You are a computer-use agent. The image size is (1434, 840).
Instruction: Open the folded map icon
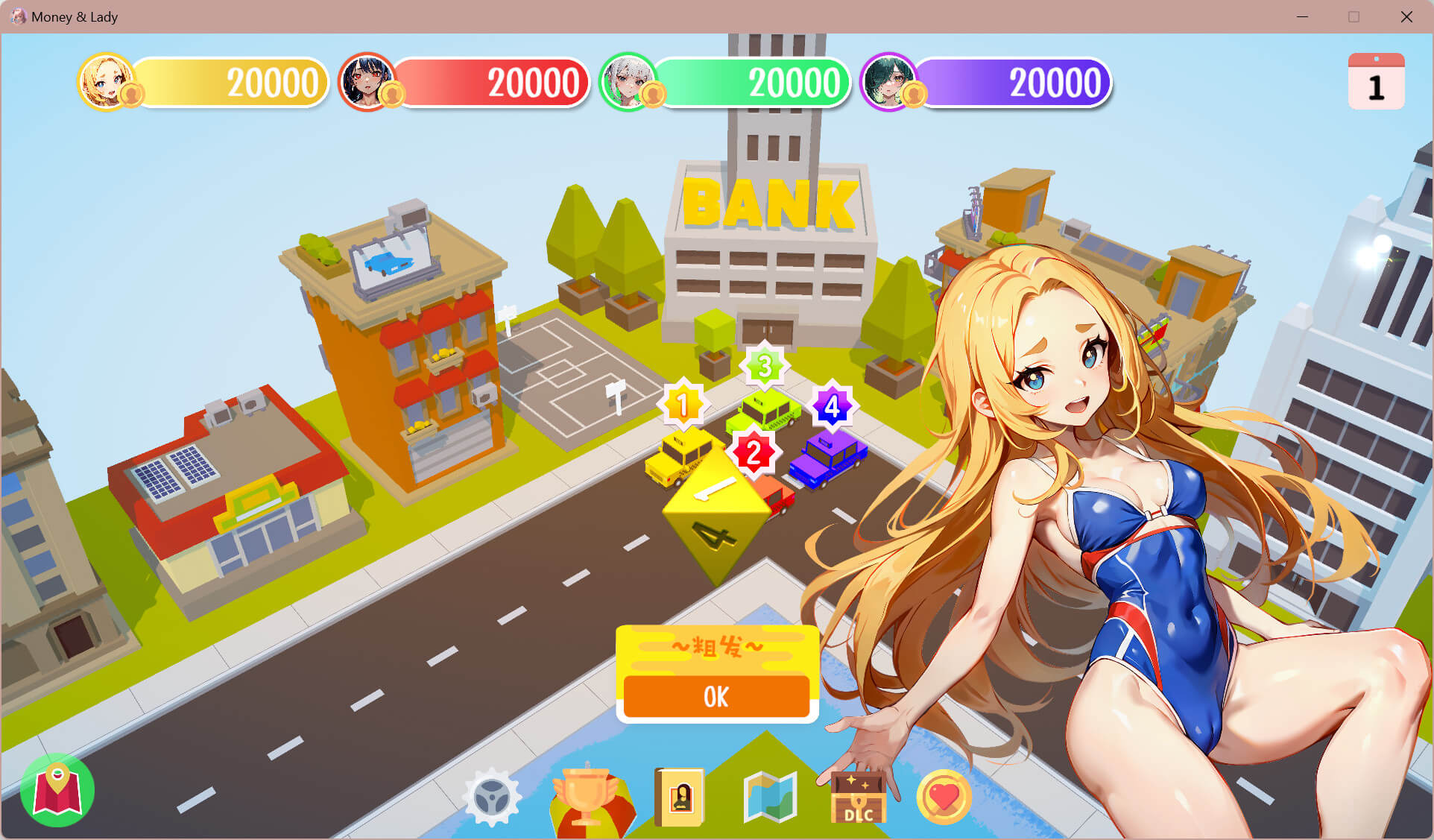click(770, 797)
